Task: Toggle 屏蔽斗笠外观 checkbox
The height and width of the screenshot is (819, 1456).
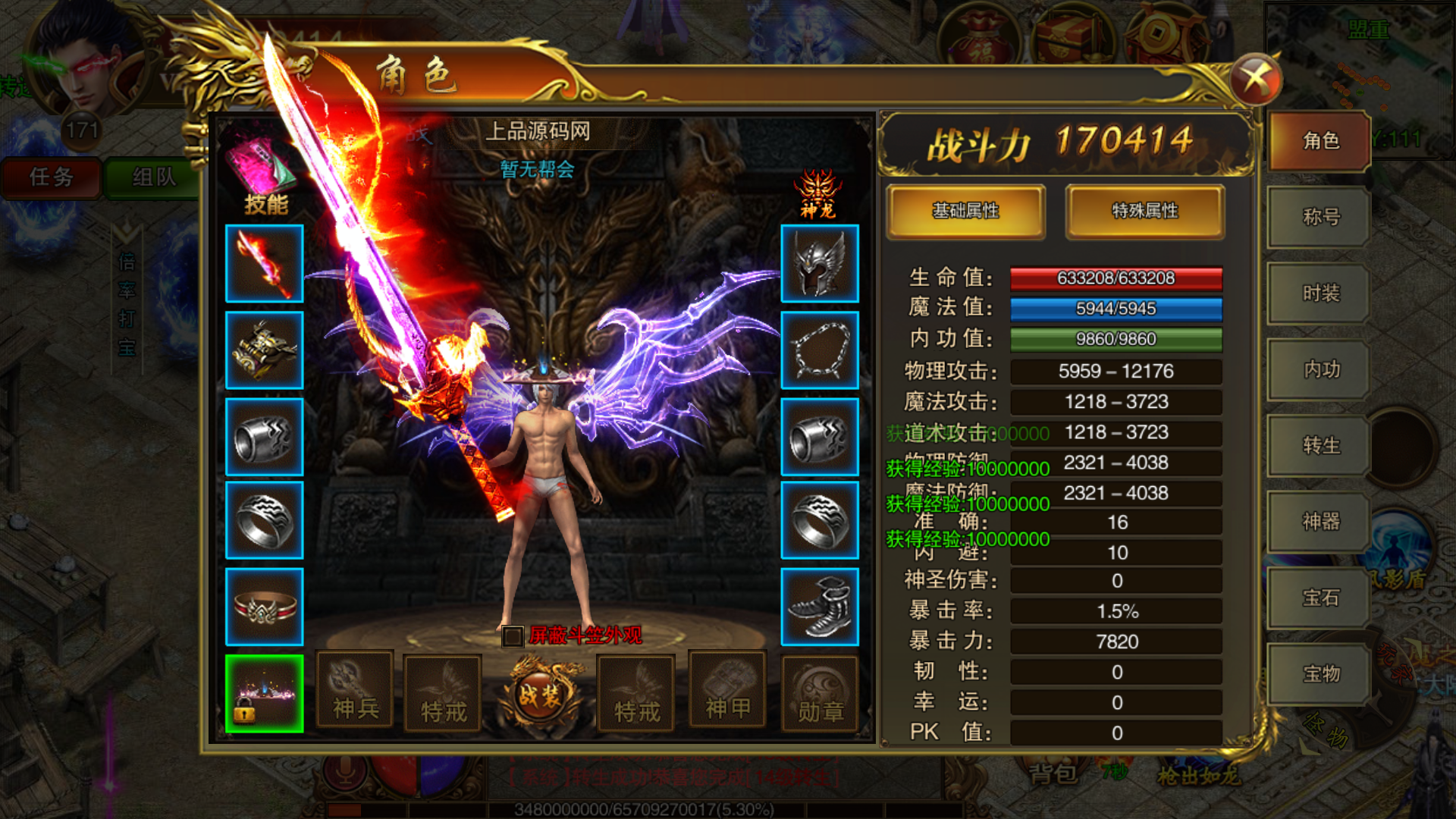Action: 513,635
